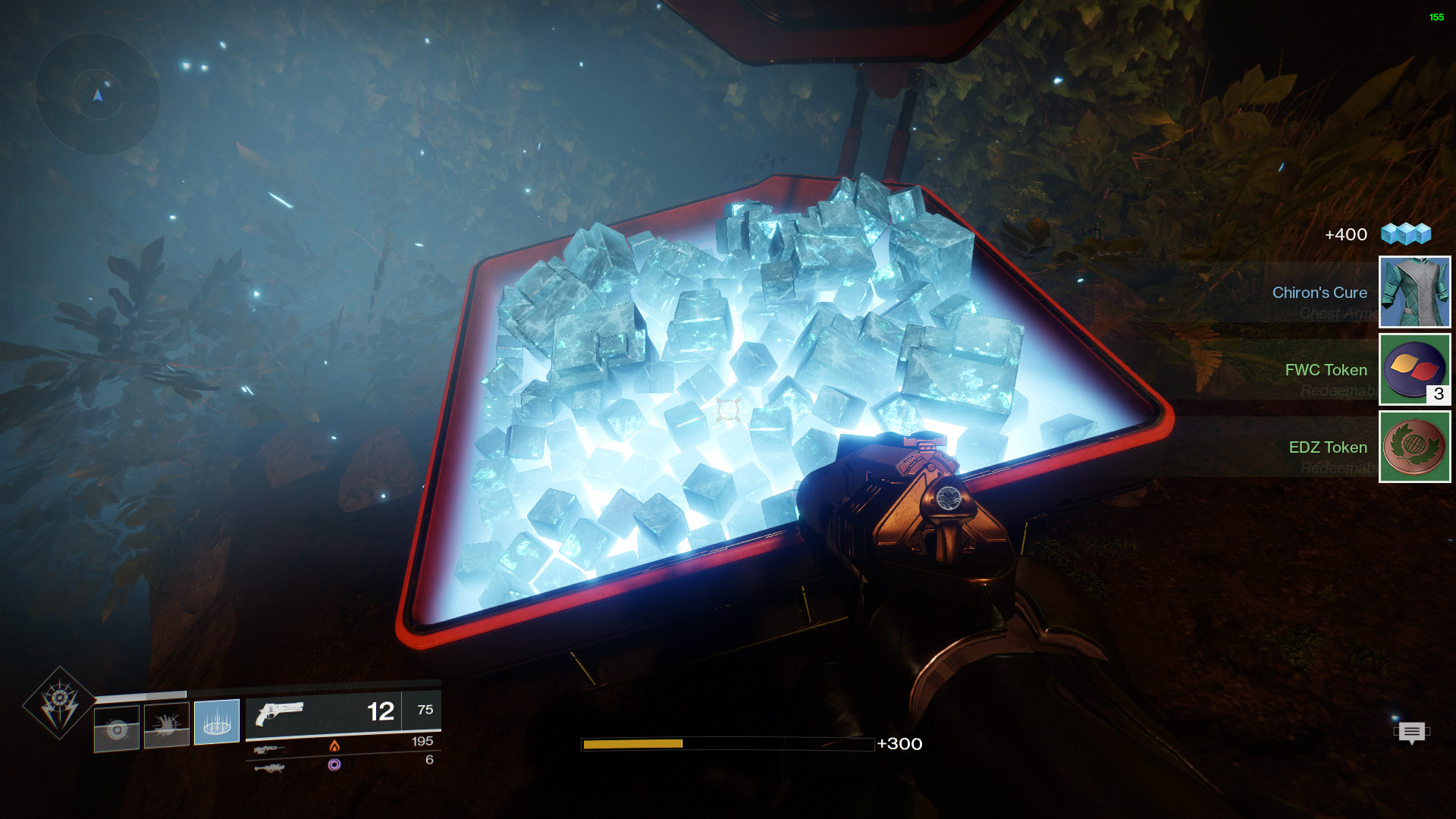Image resolution: width=1456 pixels, height=819 pixels.
Task: Select the EDZ Token reward icon
Action: pyautogui.click(x=1414, y=447)
